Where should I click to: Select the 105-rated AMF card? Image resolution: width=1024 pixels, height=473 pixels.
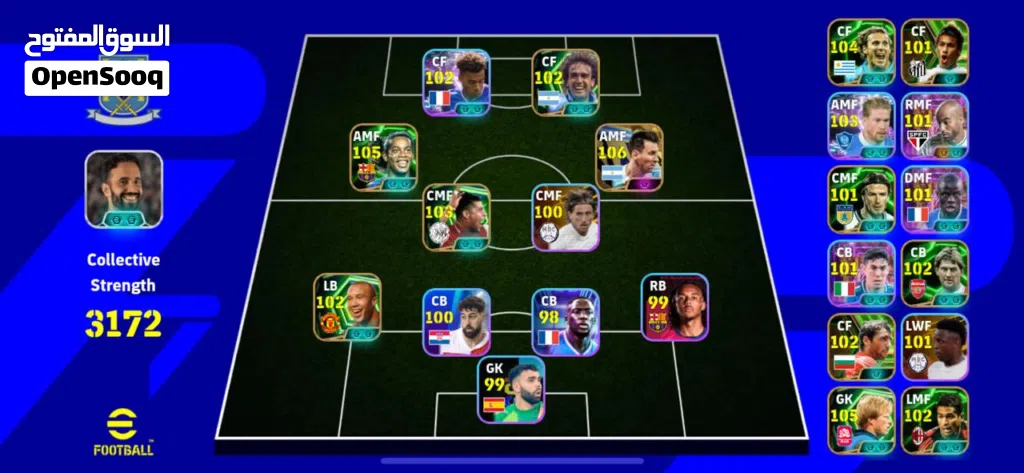point(384,158)
